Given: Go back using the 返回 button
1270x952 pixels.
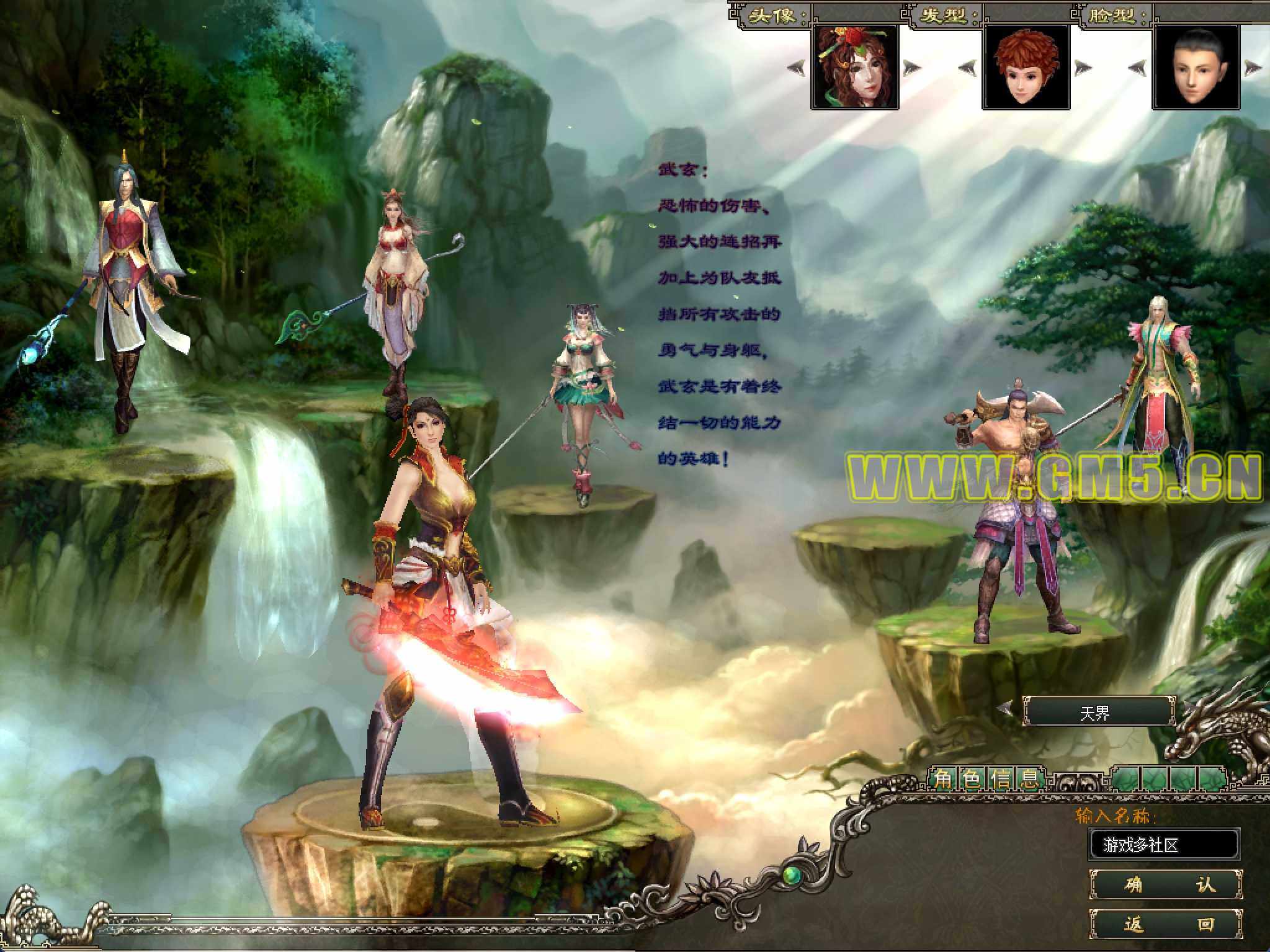Looking at the screenshot, I should pos(1166,925).
